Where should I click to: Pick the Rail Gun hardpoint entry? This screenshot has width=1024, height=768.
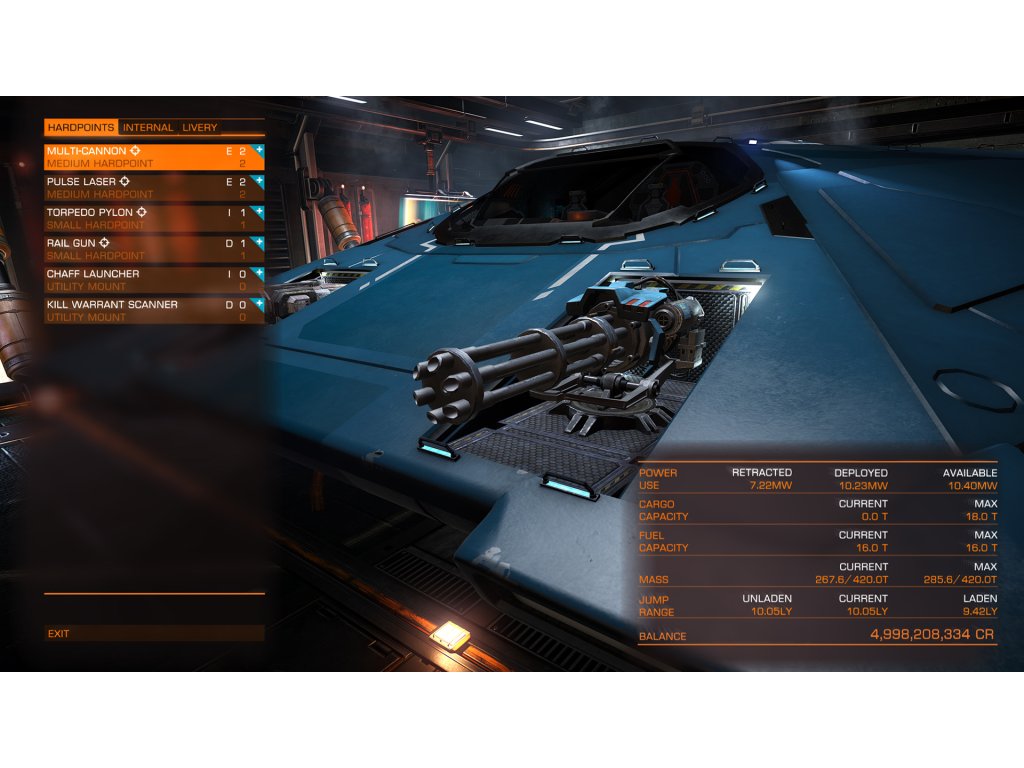(x=150, y=249)
